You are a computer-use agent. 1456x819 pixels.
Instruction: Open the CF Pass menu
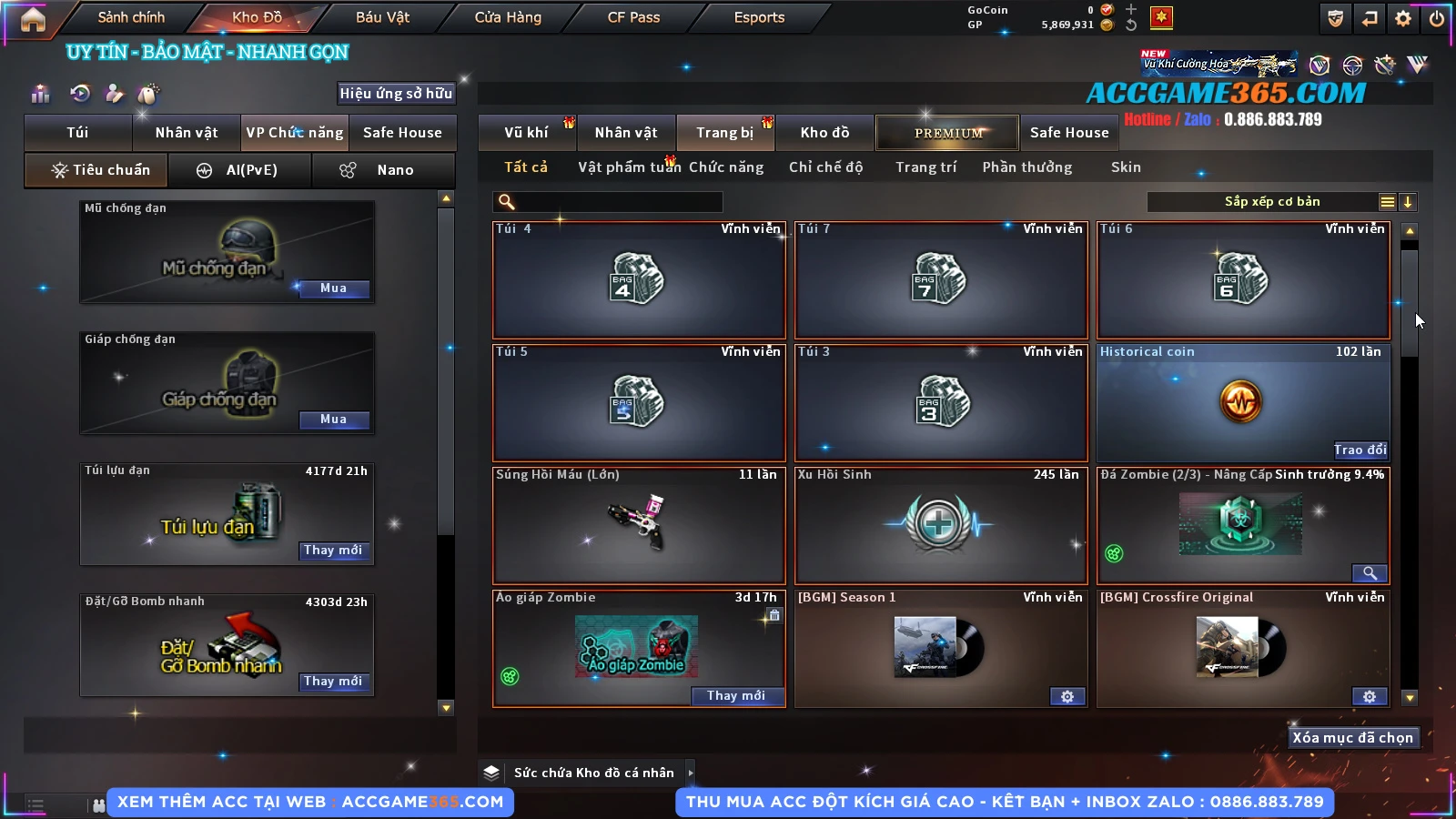click(x=633, y=17)
